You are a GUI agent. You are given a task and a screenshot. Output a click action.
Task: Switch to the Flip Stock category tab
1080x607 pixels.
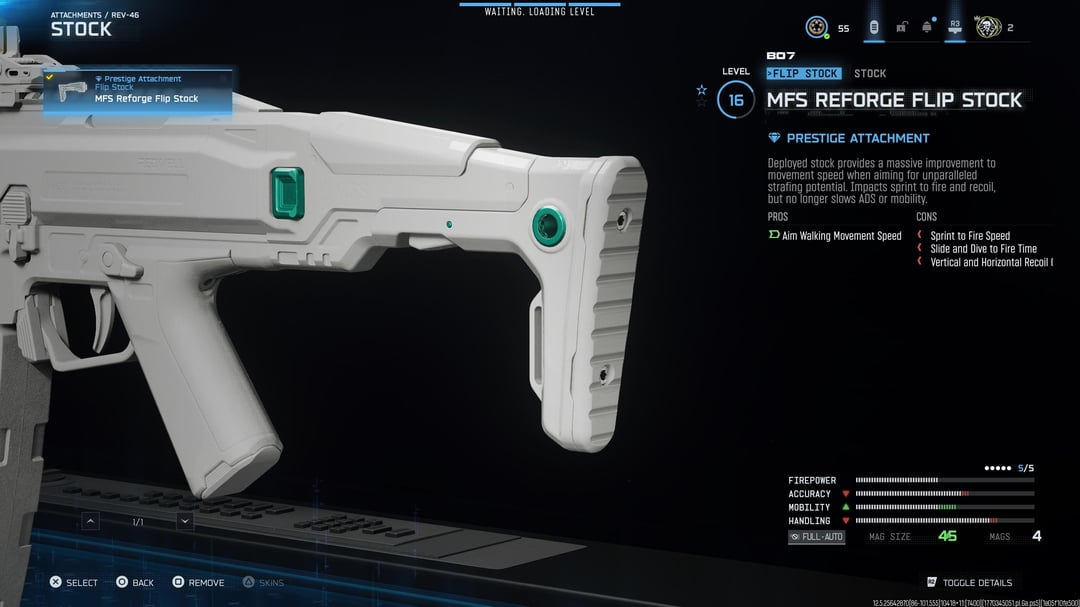point(803,74)
